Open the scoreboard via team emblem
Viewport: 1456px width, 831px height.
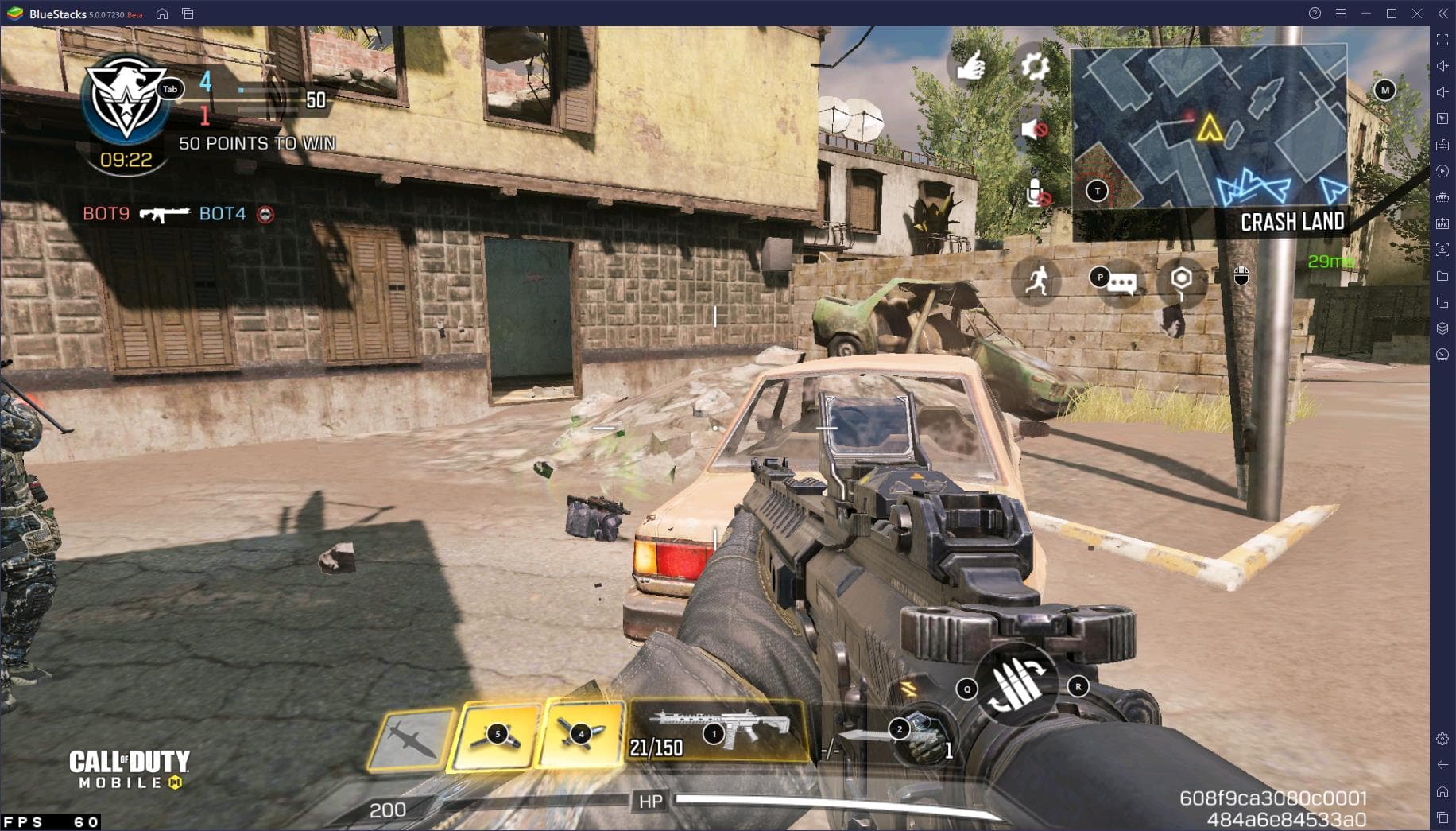(x=125, y=99)
